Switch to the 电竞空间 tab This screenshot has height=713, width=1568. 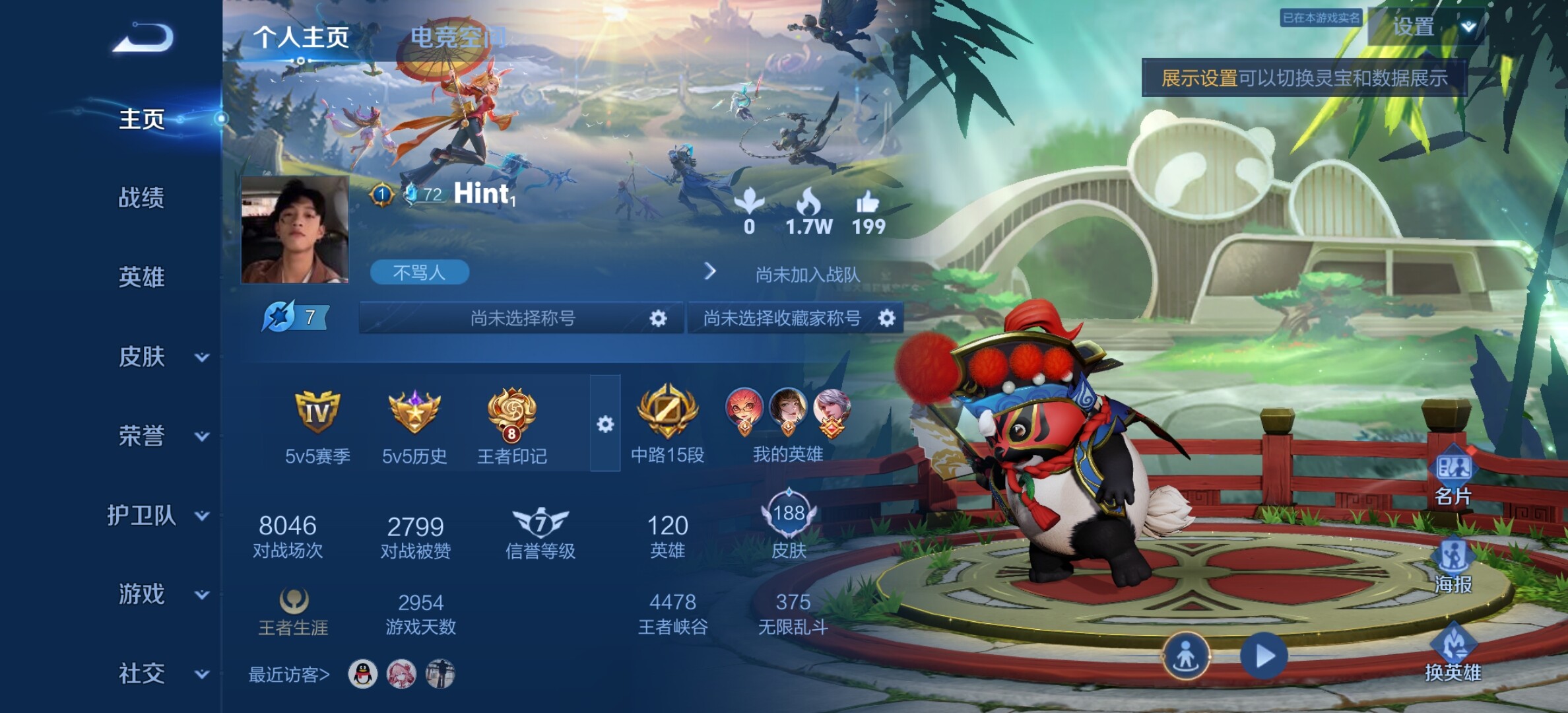pyautogui.click(x=458, y=37)
